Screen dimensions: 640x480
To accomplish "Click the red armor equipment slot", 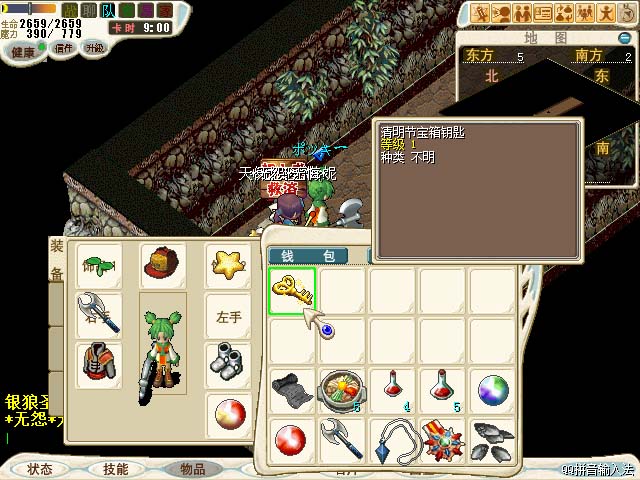I will [x=99, y=364].
